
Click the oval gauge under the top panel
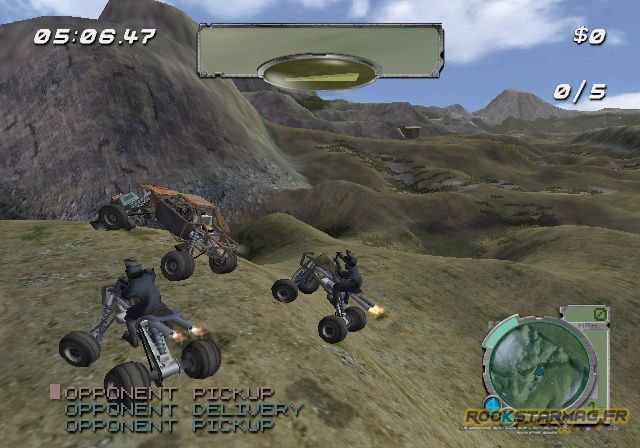click(318, 74)
